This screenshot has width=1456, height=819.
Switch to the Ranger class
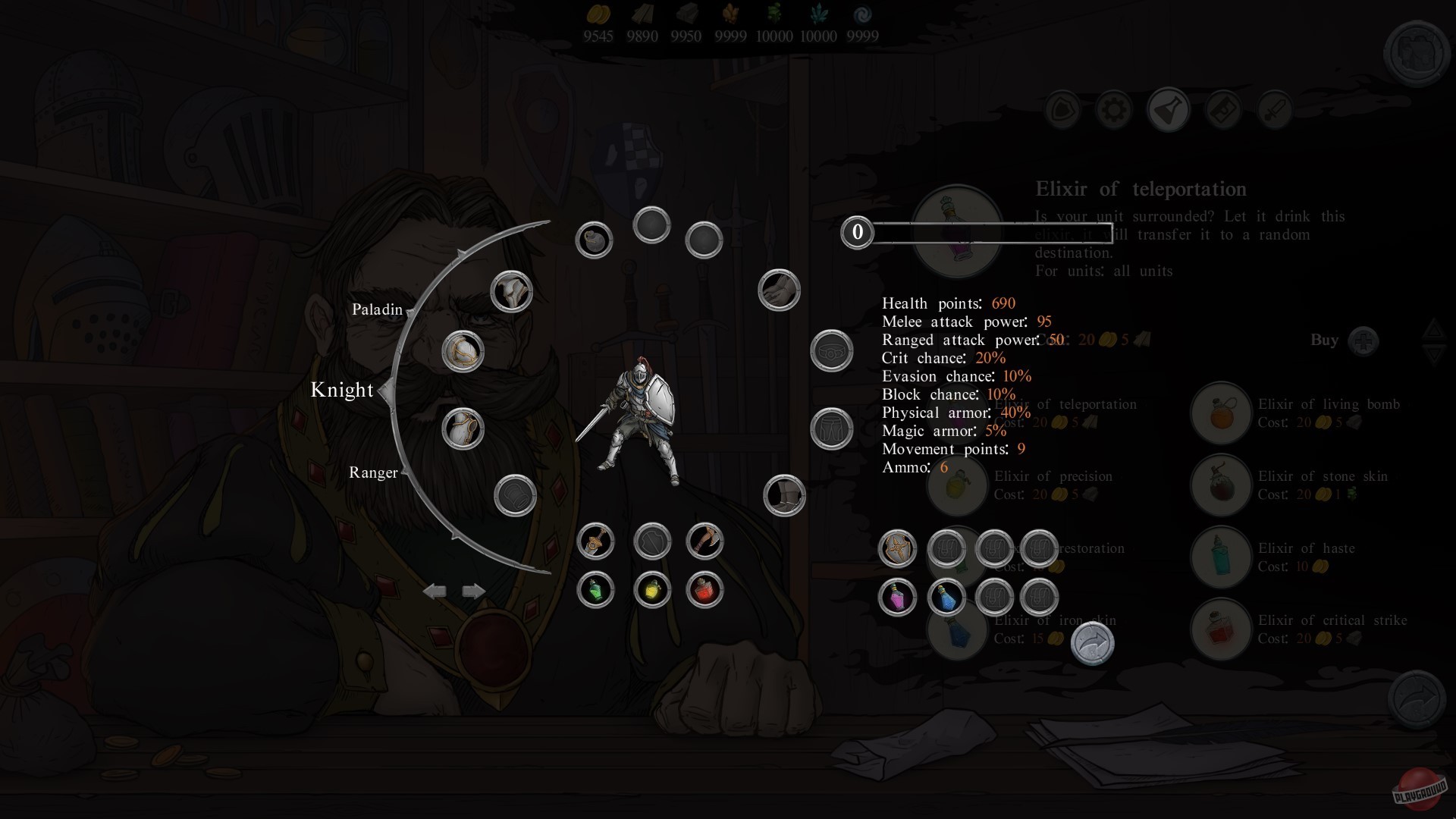coord(373,472)
